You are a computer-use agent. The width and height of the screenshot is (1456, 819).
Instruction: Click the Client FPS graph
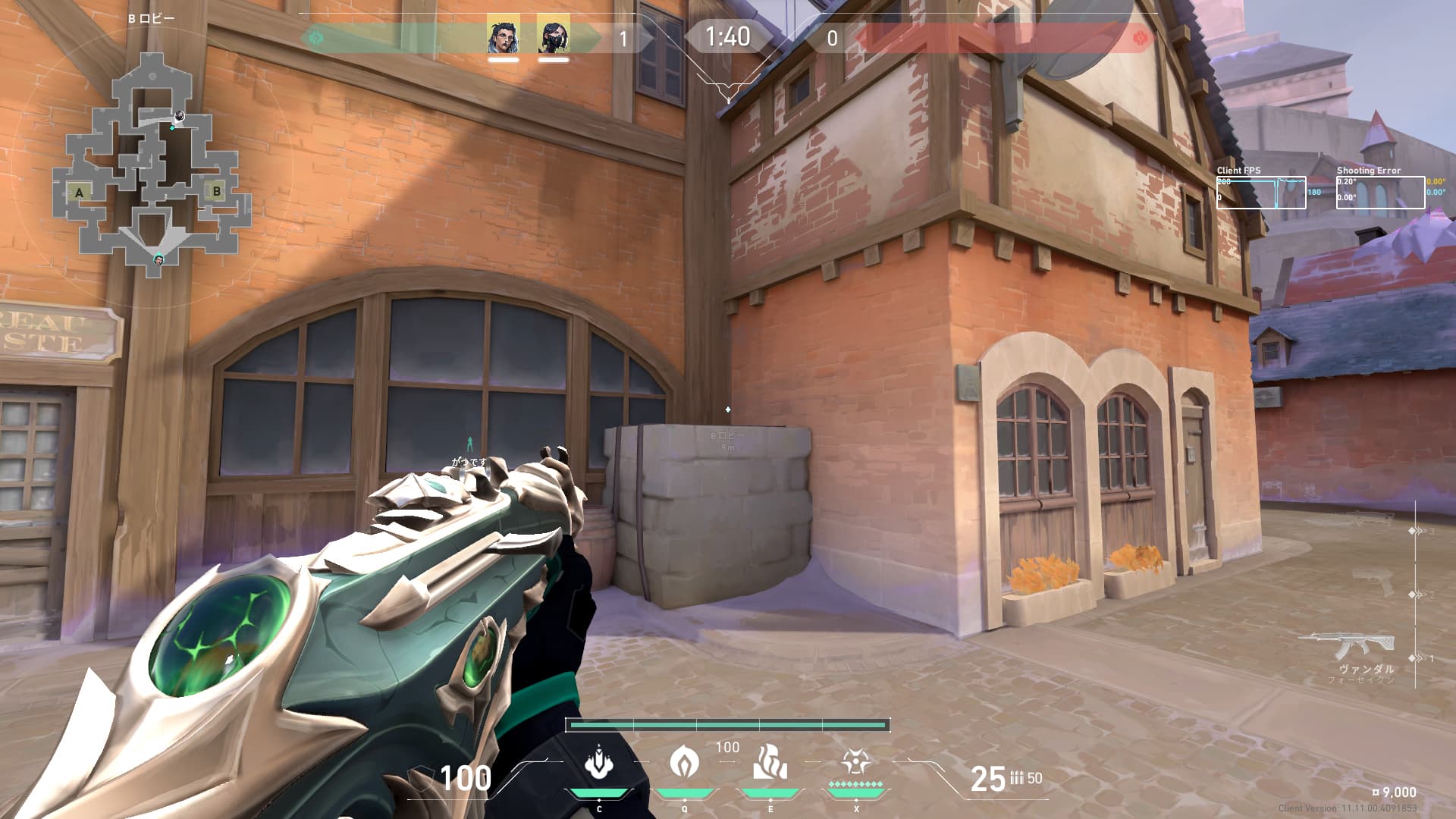pyautogui.click(x=1260, y=193)
